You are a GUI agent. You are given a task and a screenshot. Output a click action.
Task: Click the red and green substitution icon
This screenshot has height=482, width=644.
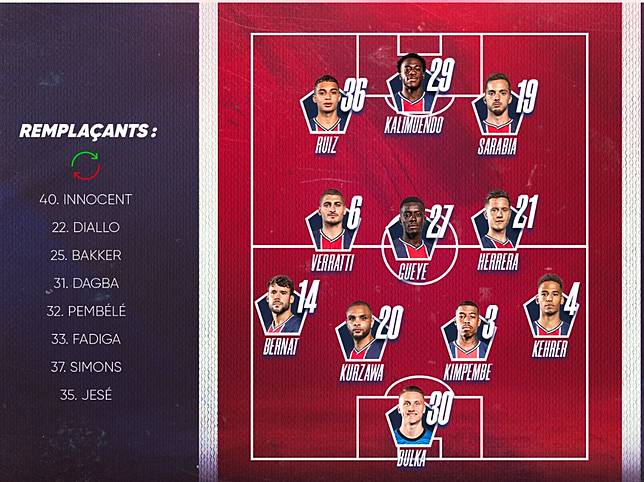[85, 164]
